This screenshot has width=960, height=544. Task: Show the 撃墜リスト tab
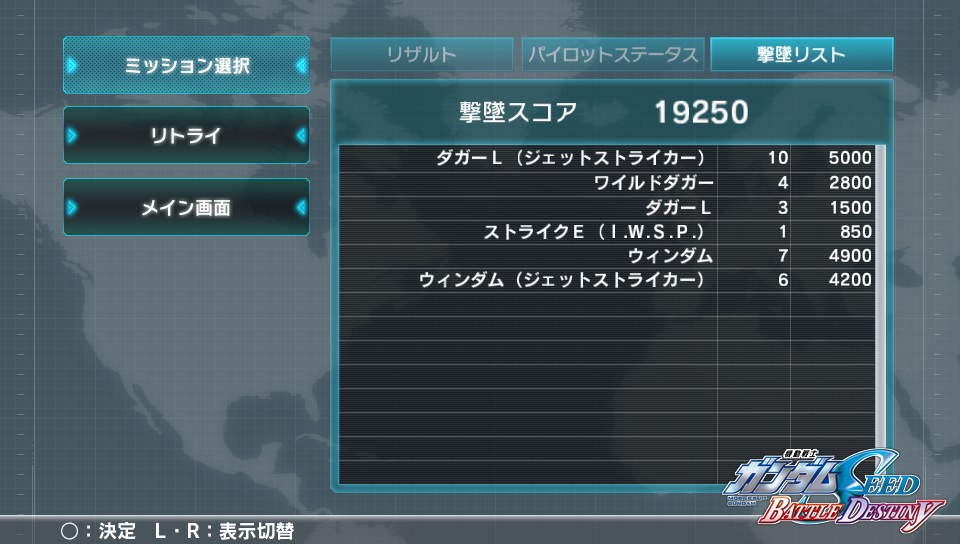[801, 55]
